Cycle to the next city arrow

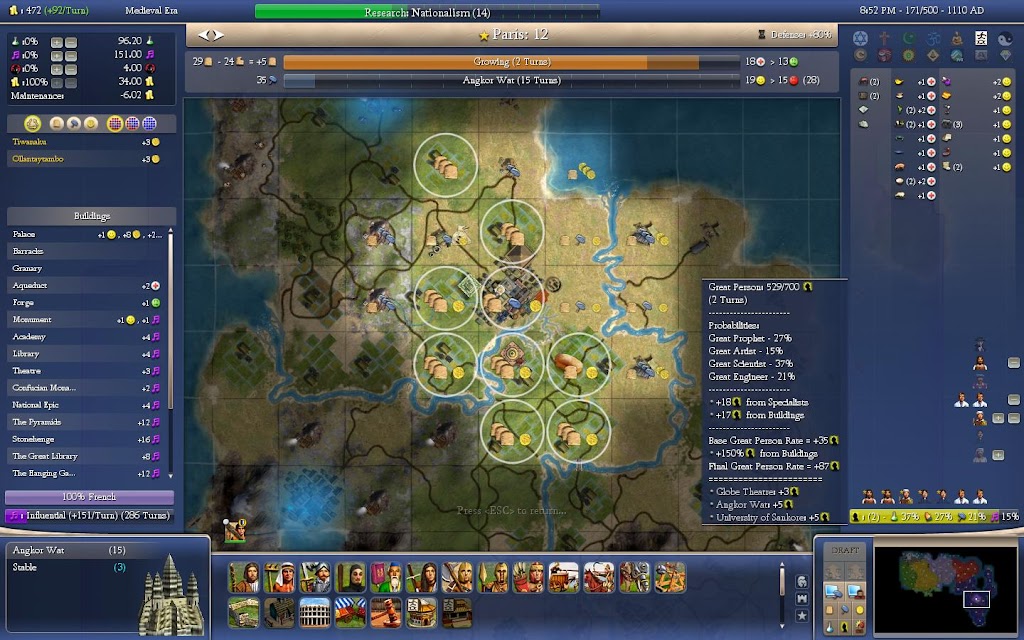pos(216,34)
